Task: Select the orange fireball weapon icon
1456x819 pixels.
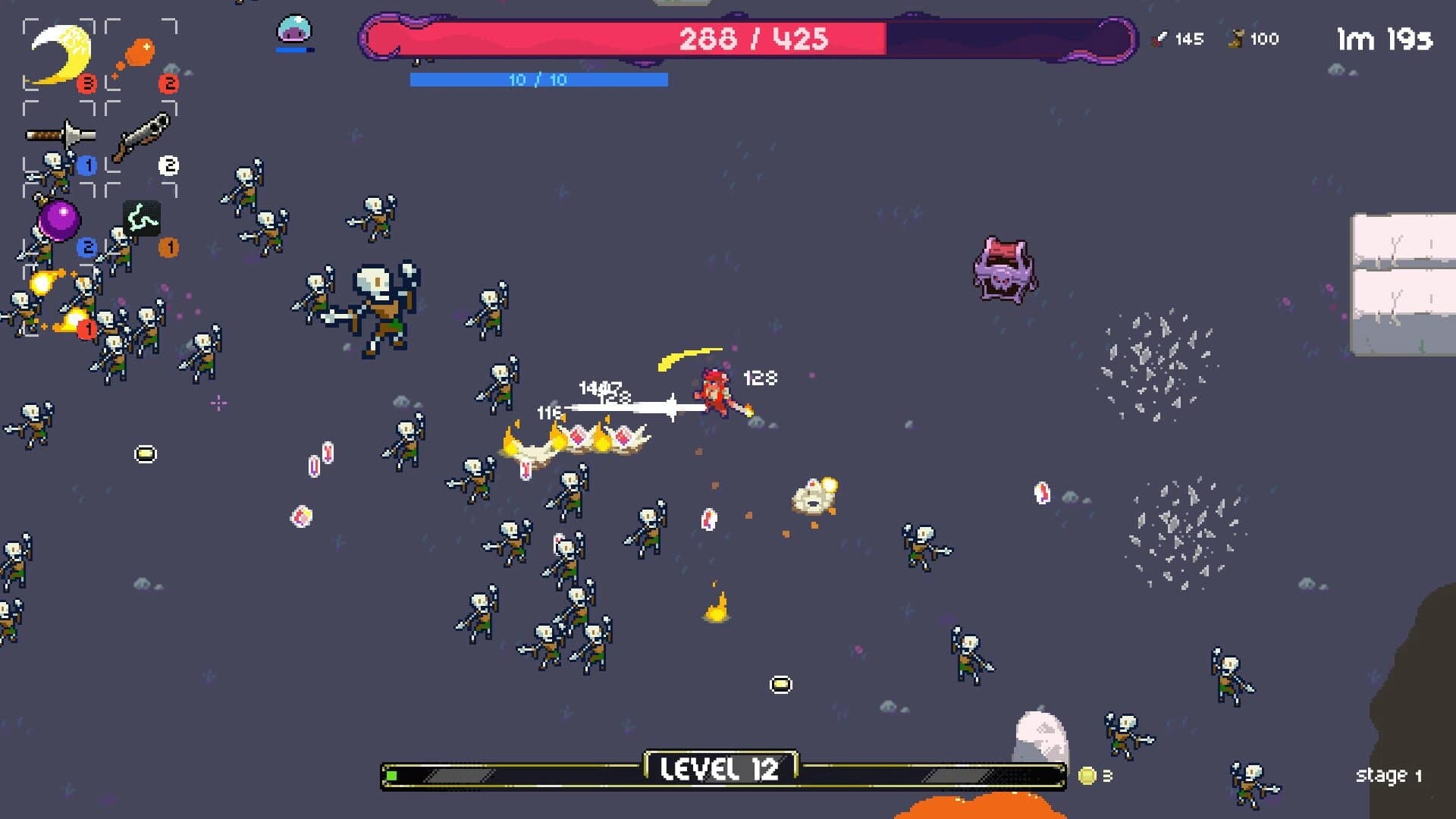Action: tap(140, 52)
